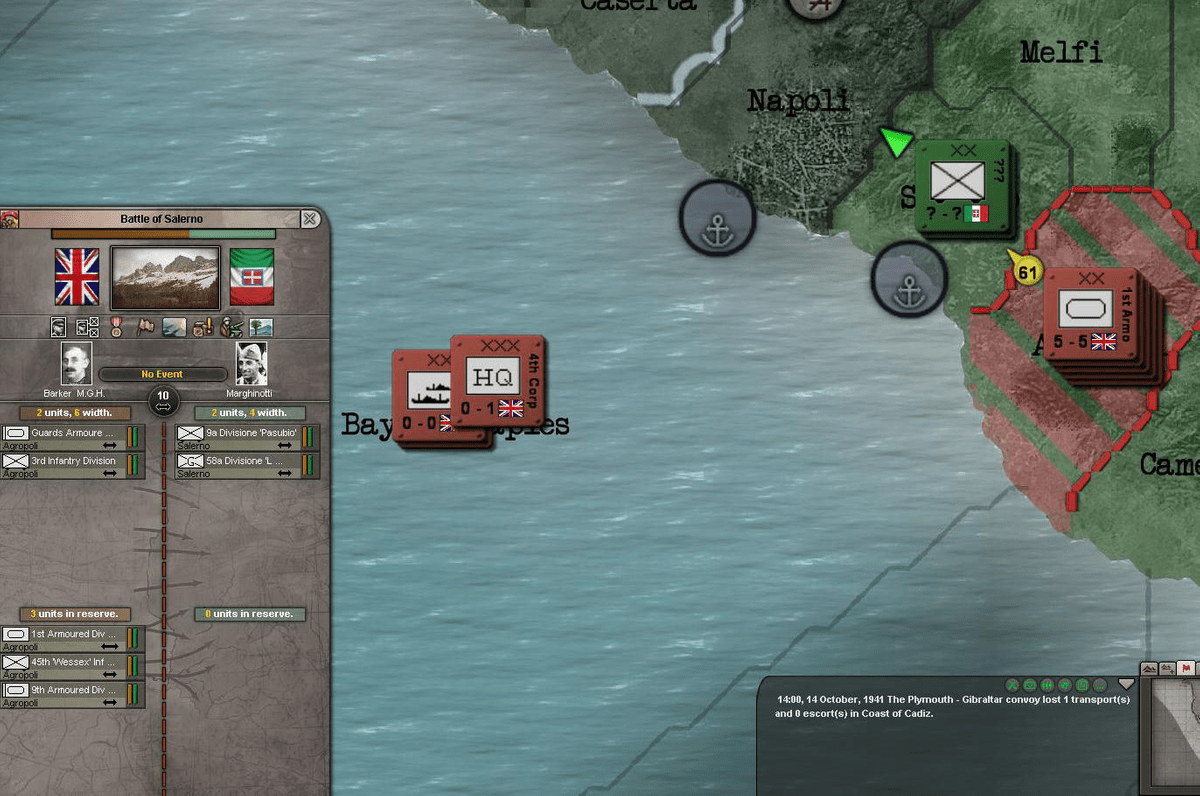Switch minimap to terrain map mode

coord(1151,668)
